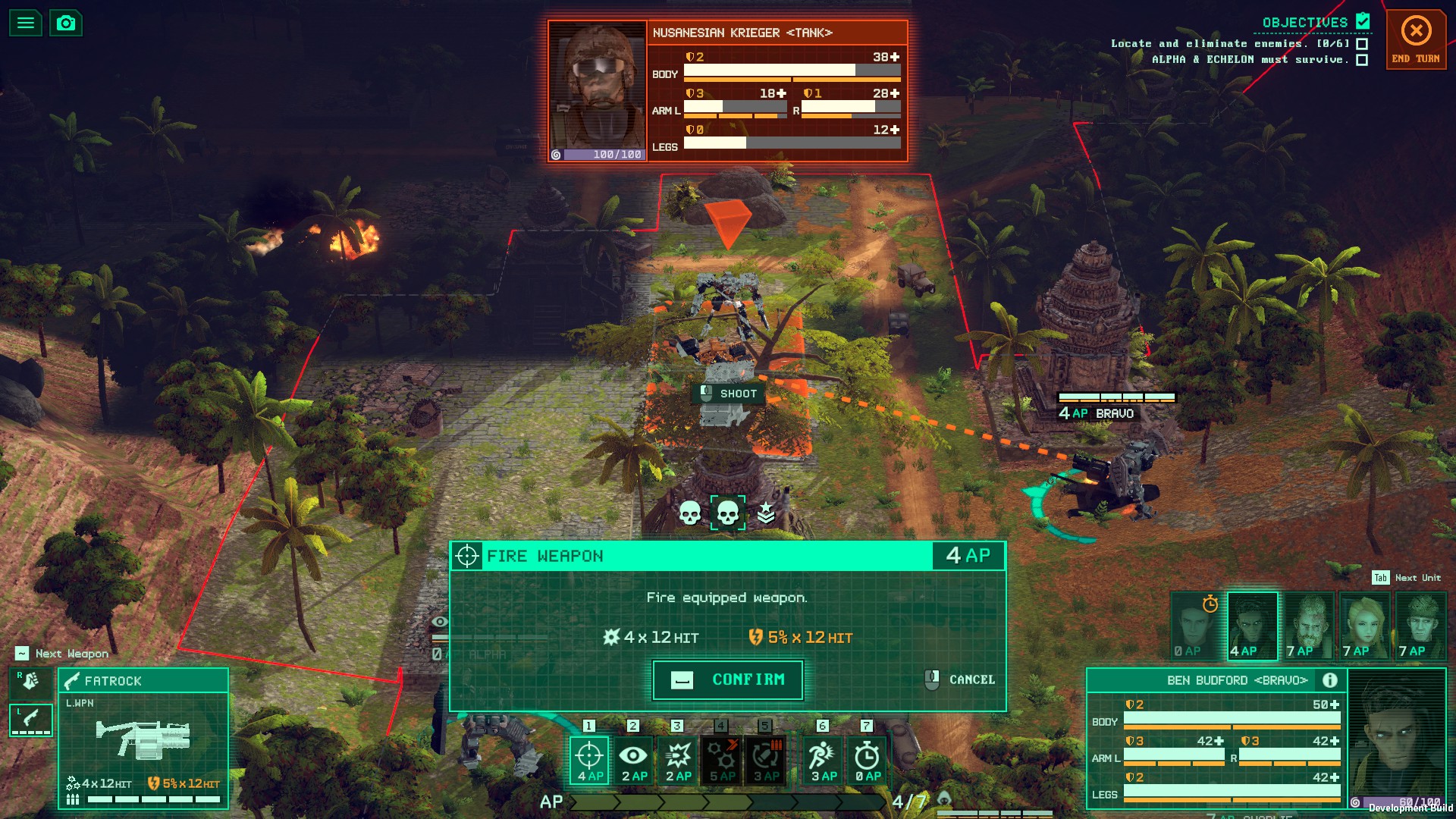
Task: Select the left-arm Fatrock weapon slot
Action: coord(30,719)
